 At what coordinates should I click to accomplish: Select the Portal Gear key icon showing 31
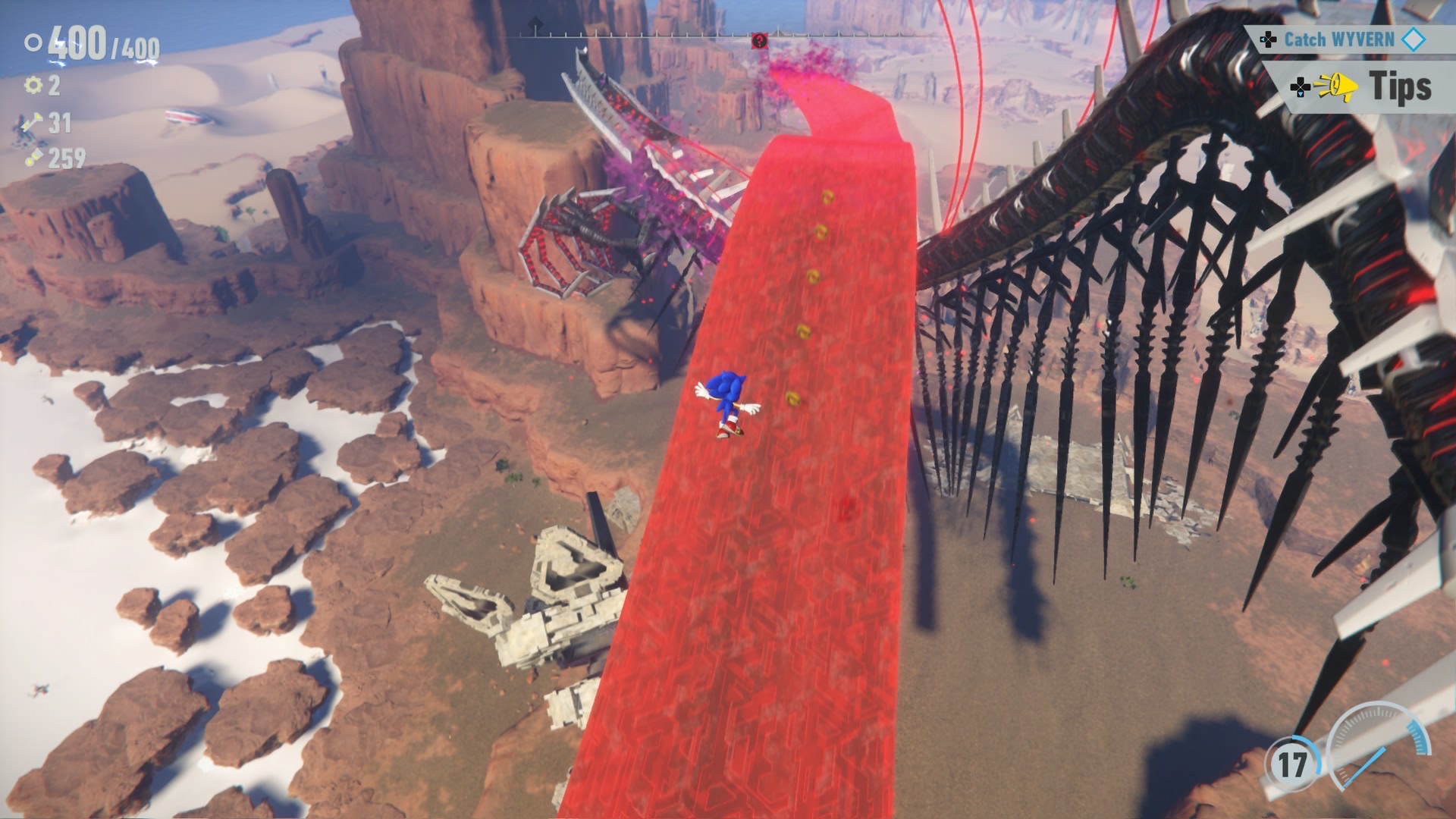32,124
